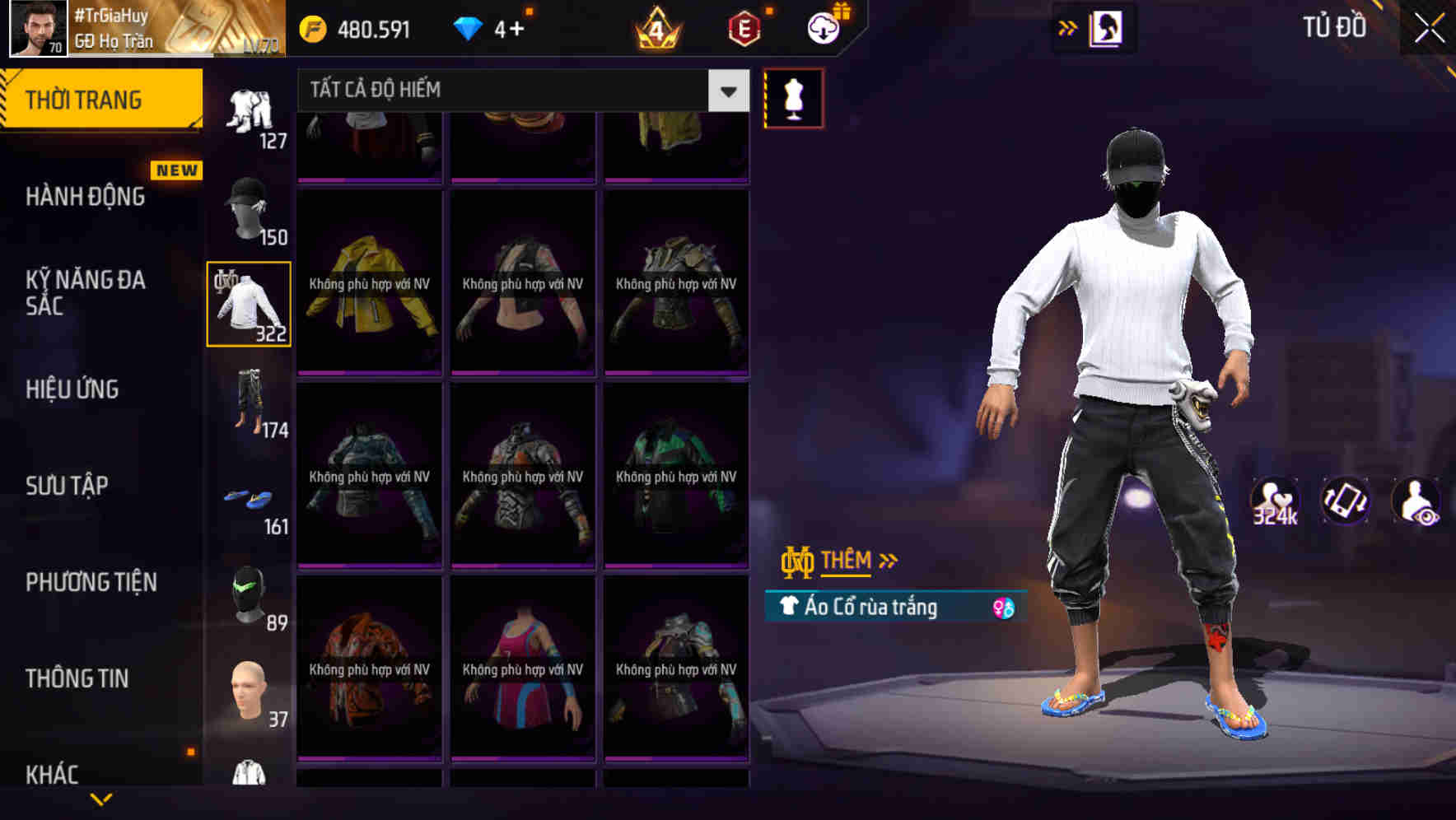Viewport: 1456px width, 820px height.
Task: Expand the THÊM options with double chevron
Action: click(848, 561)
